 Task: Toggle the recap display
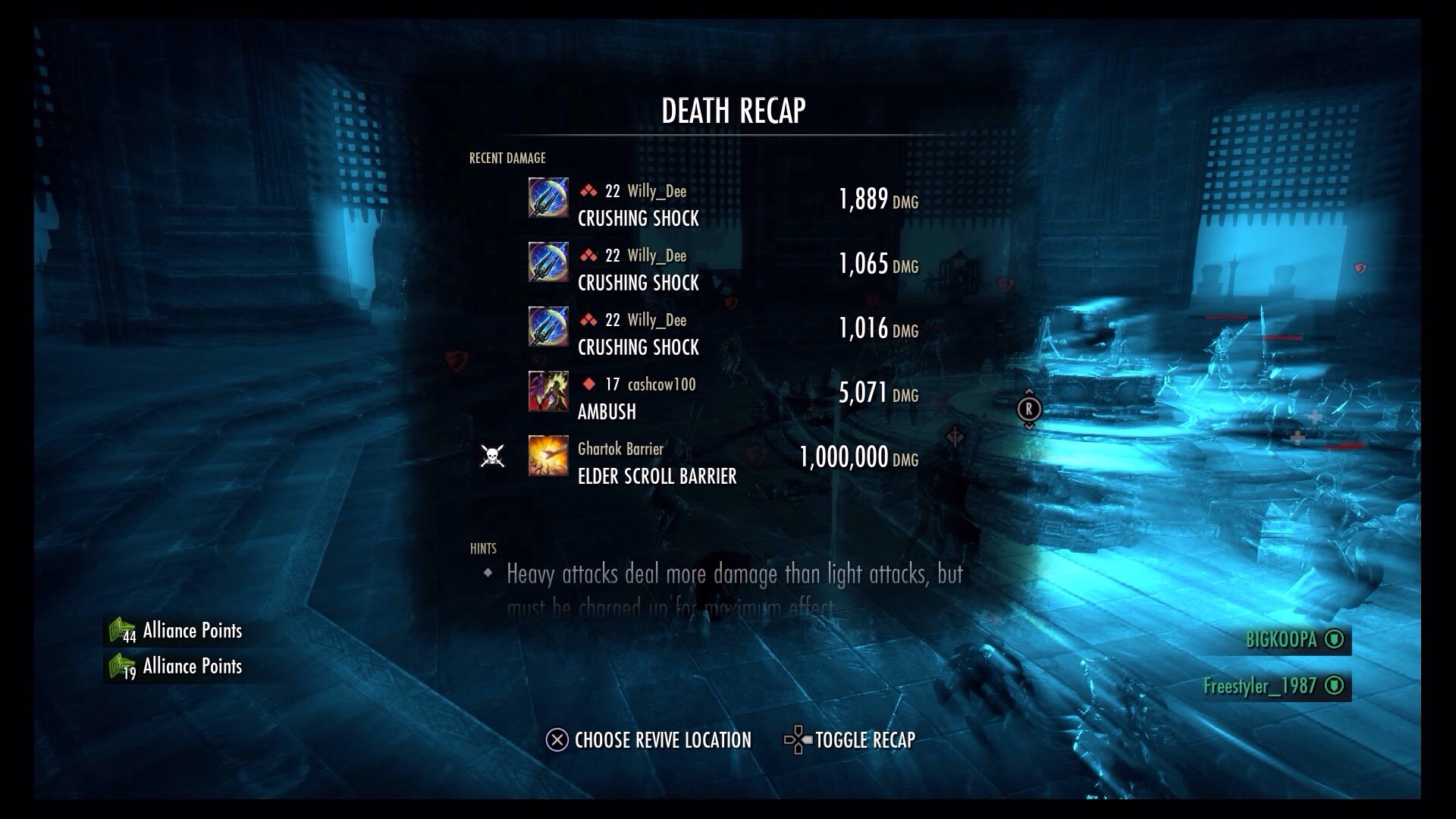pos(864,739)
